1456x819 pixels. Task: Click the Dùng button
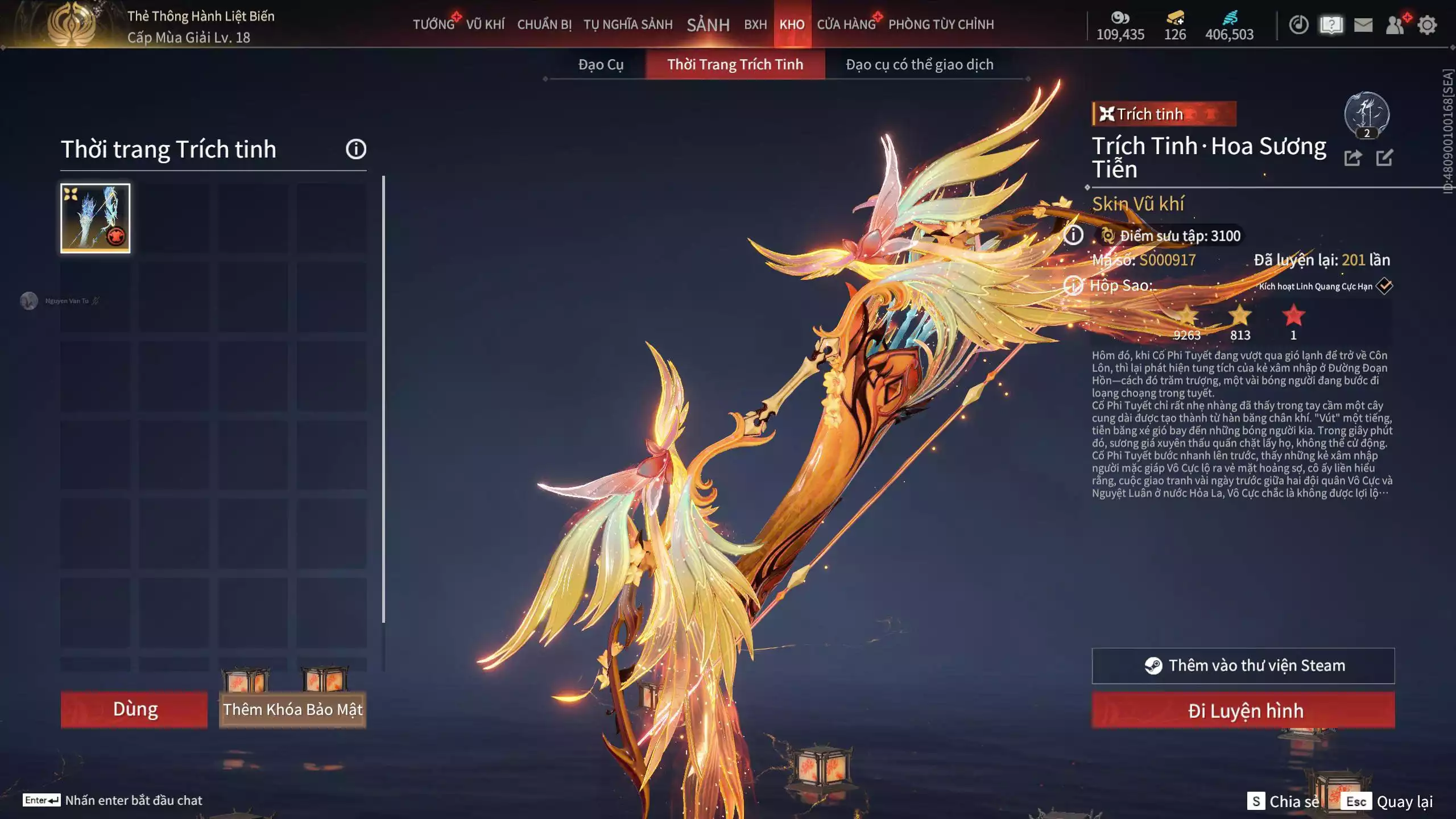pos(135,709)
